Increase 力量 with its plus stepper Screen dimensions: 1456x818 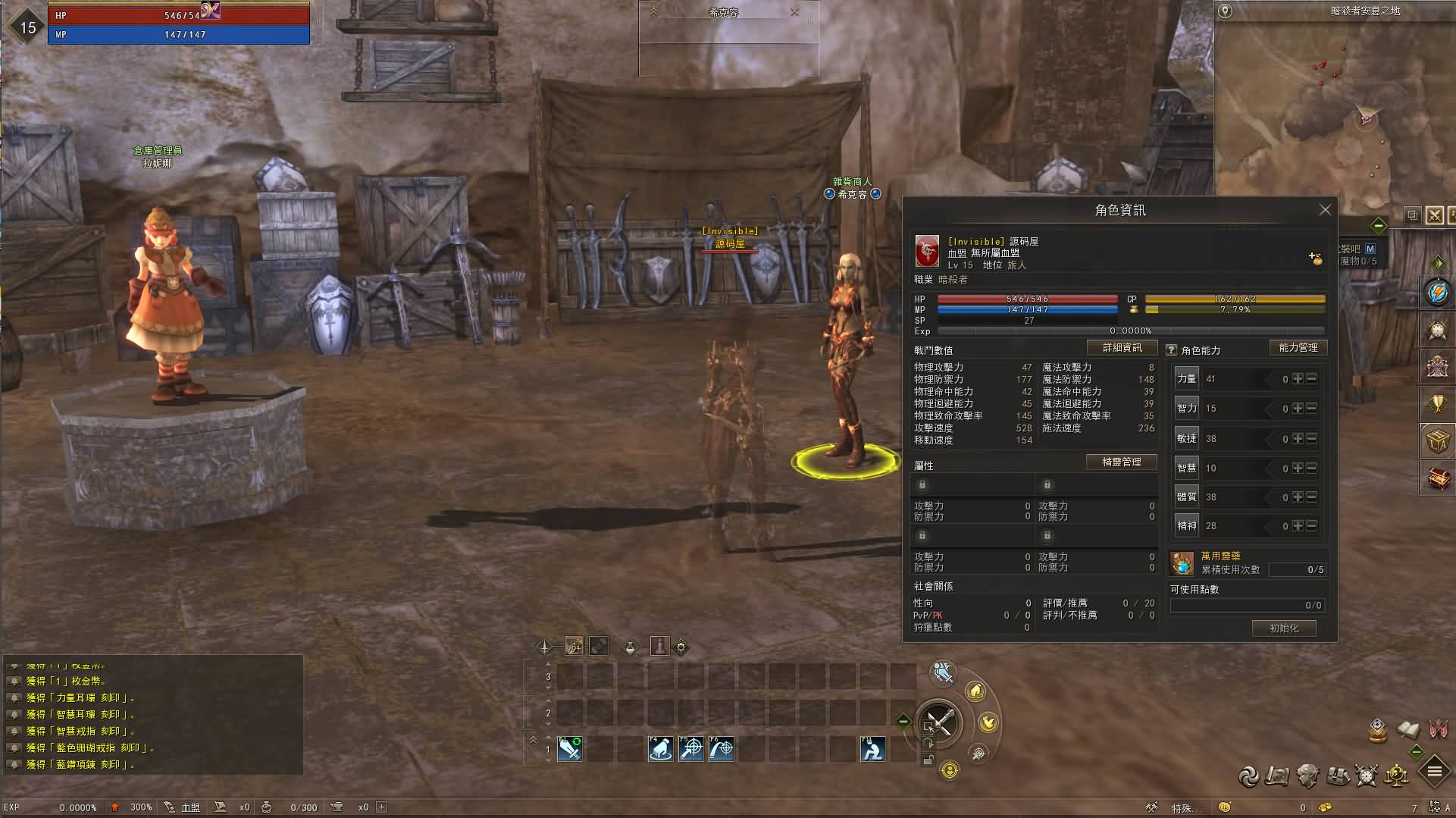pyautogui.click(x=1298, y=378)
